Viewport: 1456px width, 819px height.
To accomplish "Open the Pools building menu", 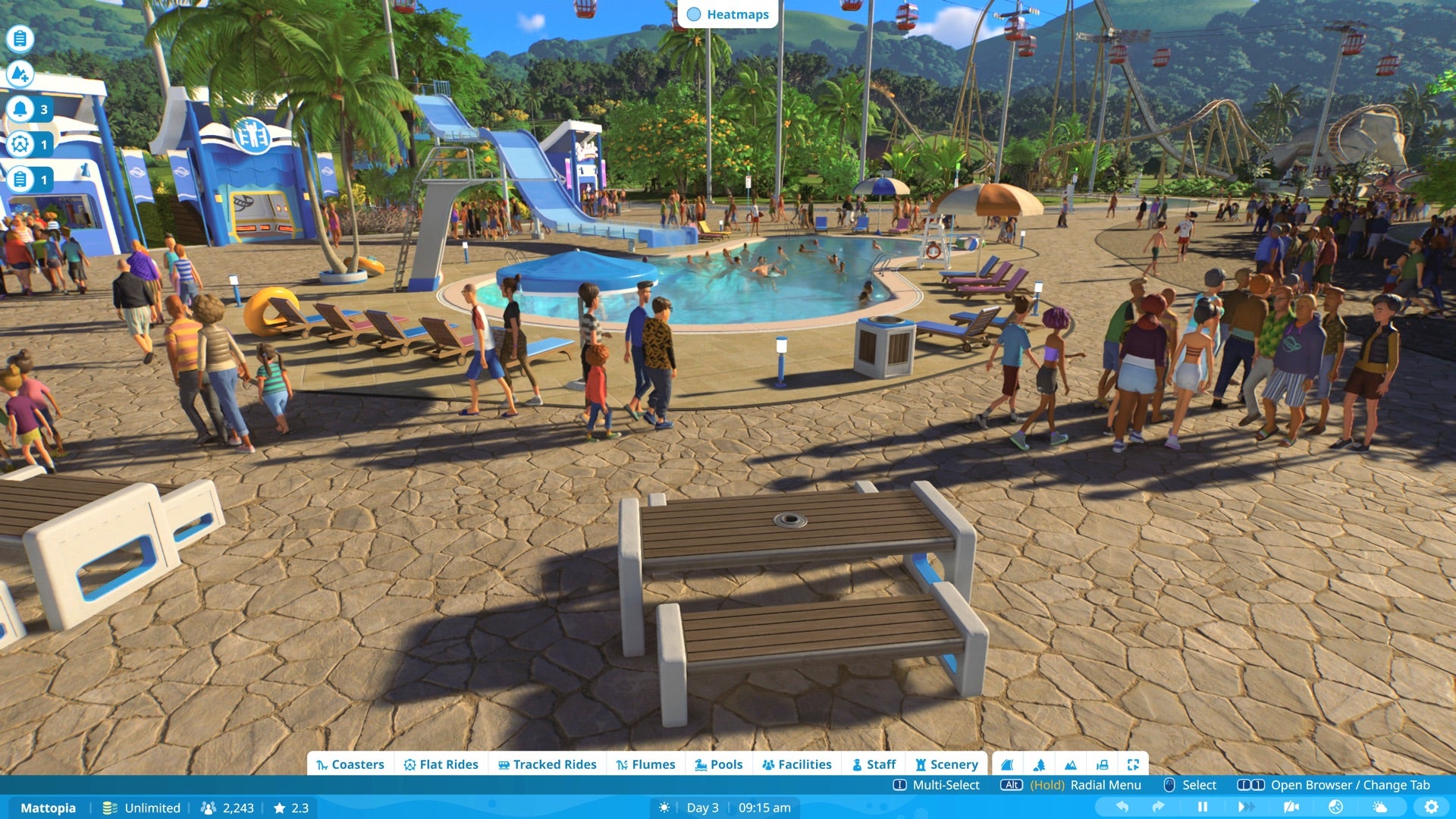I will 717,764.
